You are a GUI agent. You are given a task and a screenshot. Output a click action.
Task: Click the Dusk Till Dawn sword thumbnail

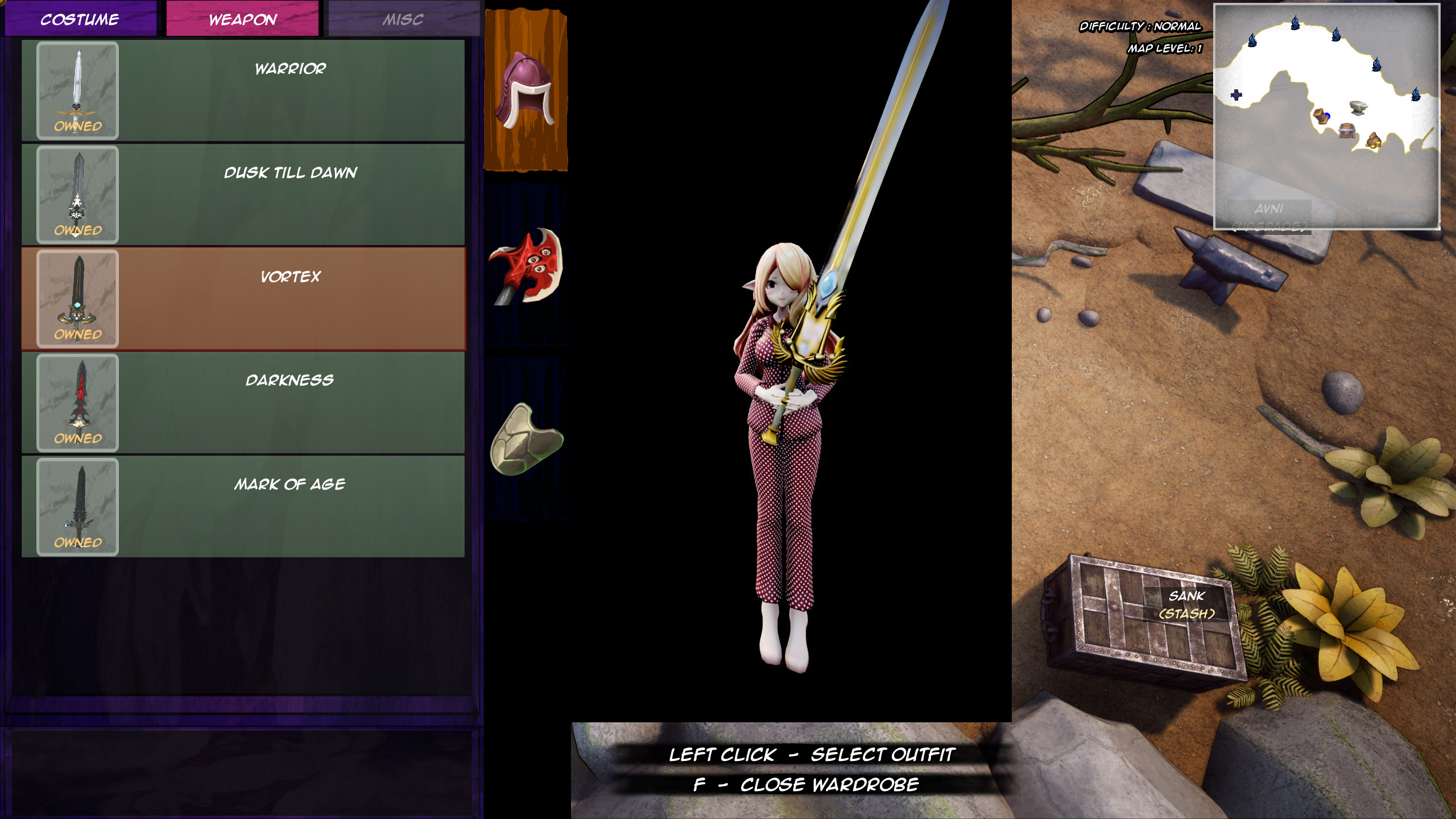[77, 193]
